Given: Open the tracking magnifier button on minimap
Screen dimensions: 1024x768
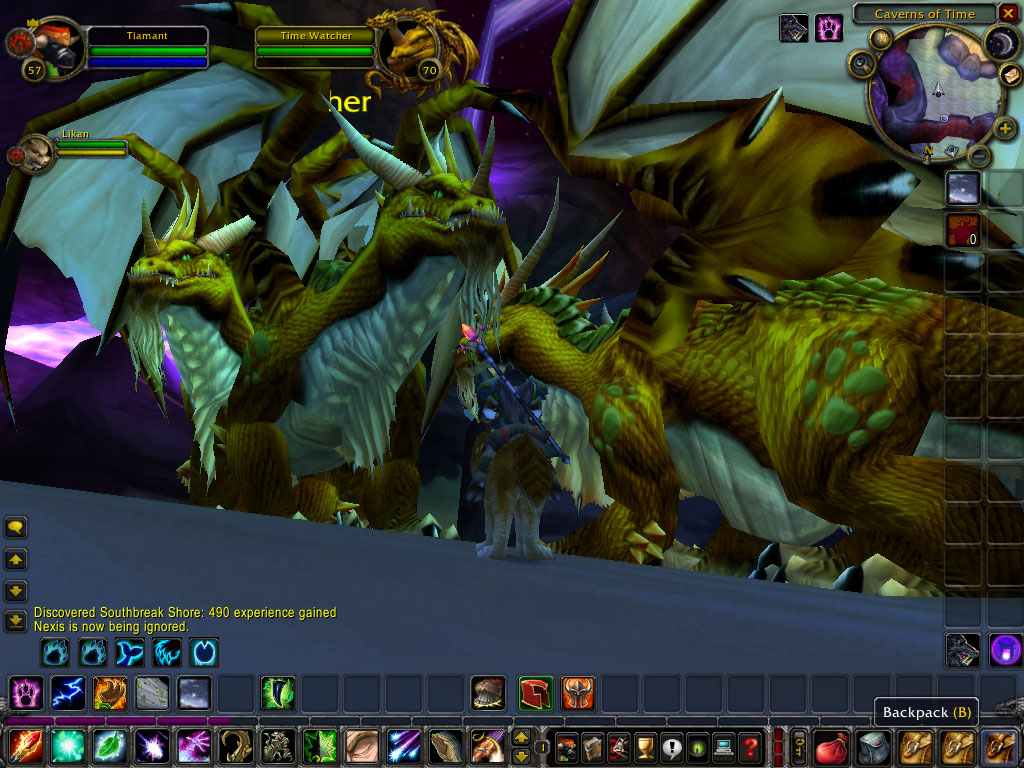Looking at the screenshot, I should tap(862, 65).
